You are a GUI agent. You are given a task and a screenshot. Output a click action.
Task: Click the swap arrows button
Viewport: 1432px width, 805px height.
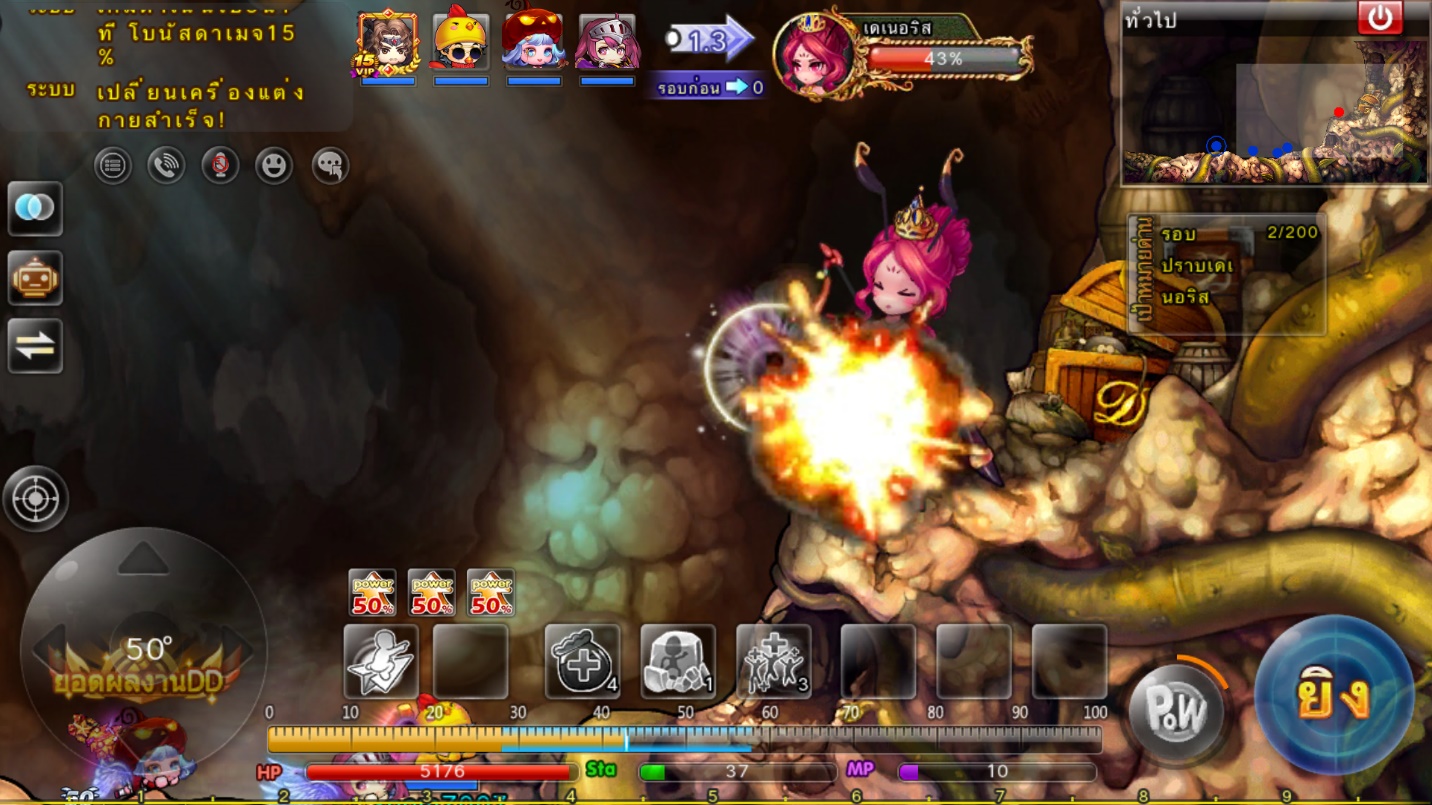[35, 345]
